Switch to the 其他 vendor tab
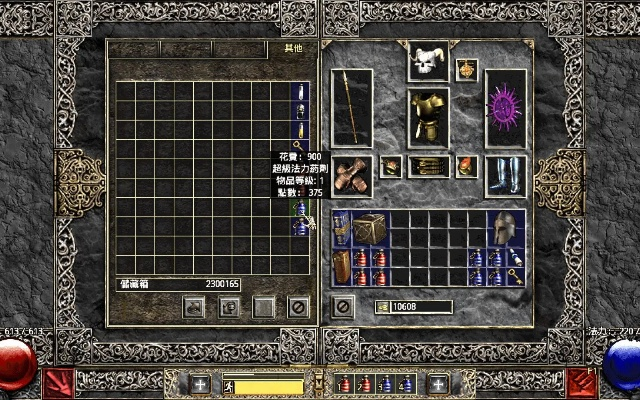The width and height of the screenshot is (640, 400). 293,48
